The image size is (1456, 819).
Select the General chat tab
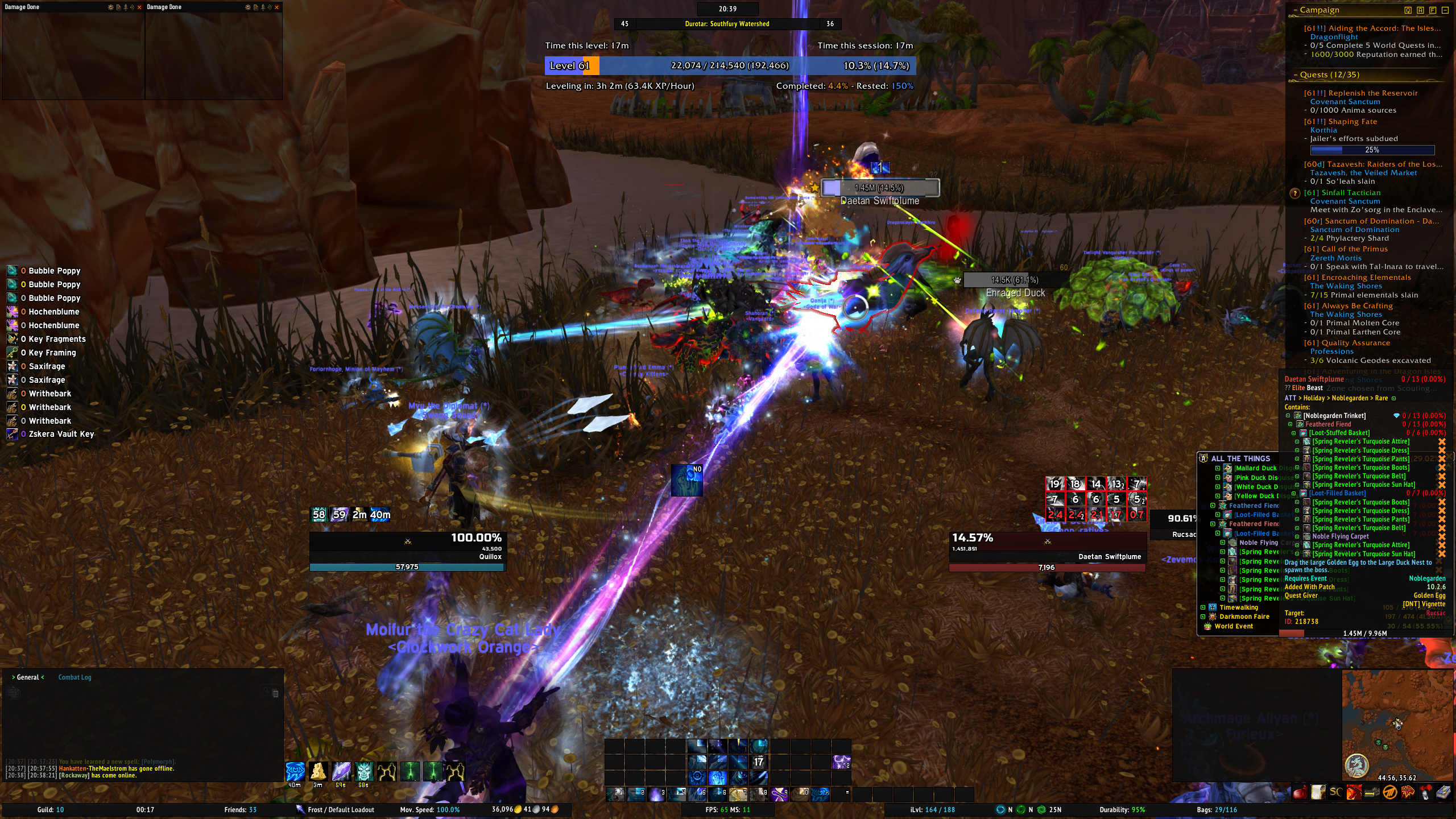(x=27, y=677)
